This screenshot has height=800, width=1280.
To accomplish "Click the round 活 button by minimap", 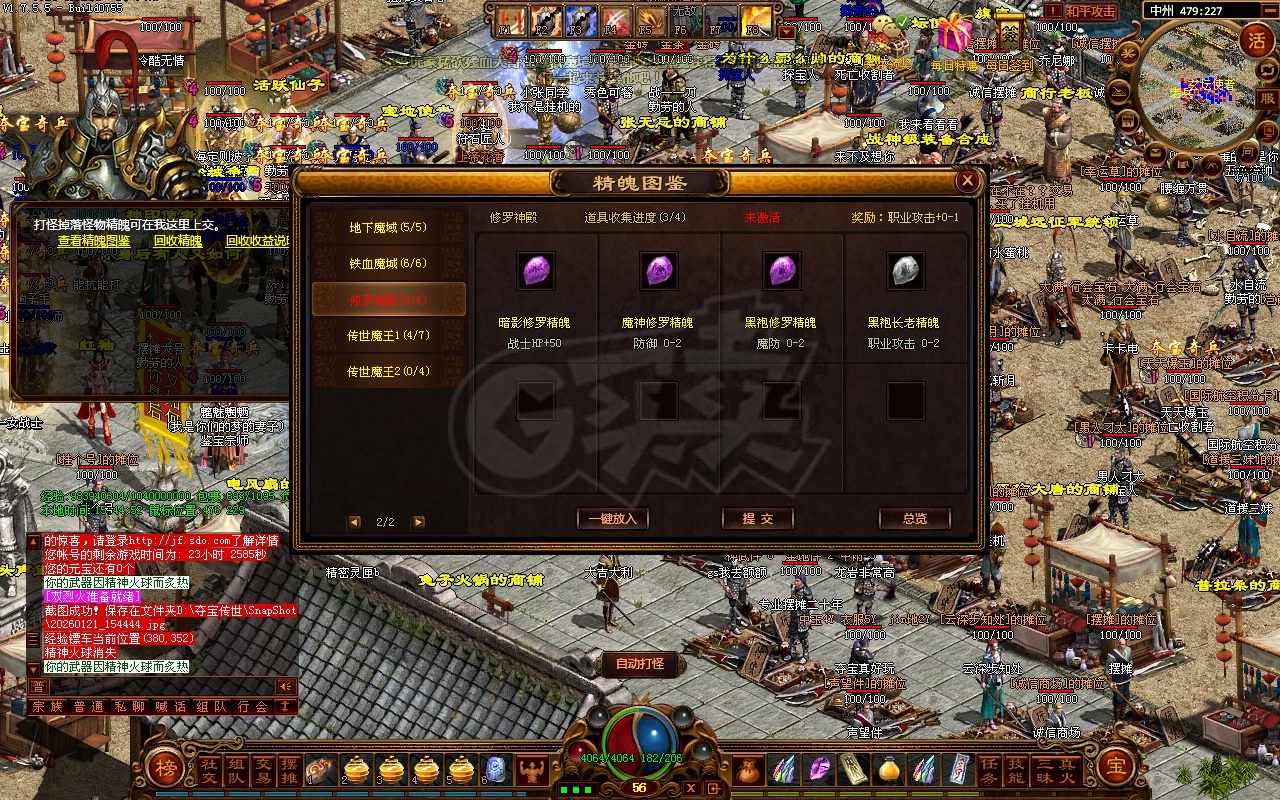I will pyautogui.click(x=1256, y=40).
